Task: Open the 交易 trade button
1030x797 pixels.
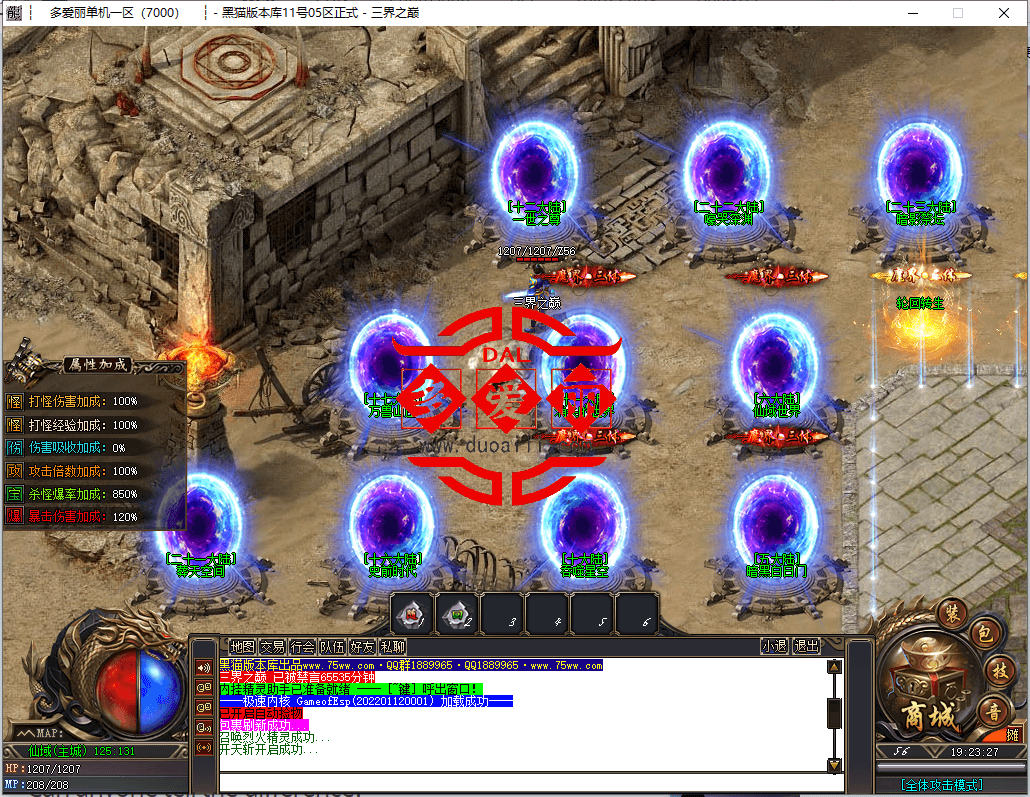Action: click(x=272, y=647)
